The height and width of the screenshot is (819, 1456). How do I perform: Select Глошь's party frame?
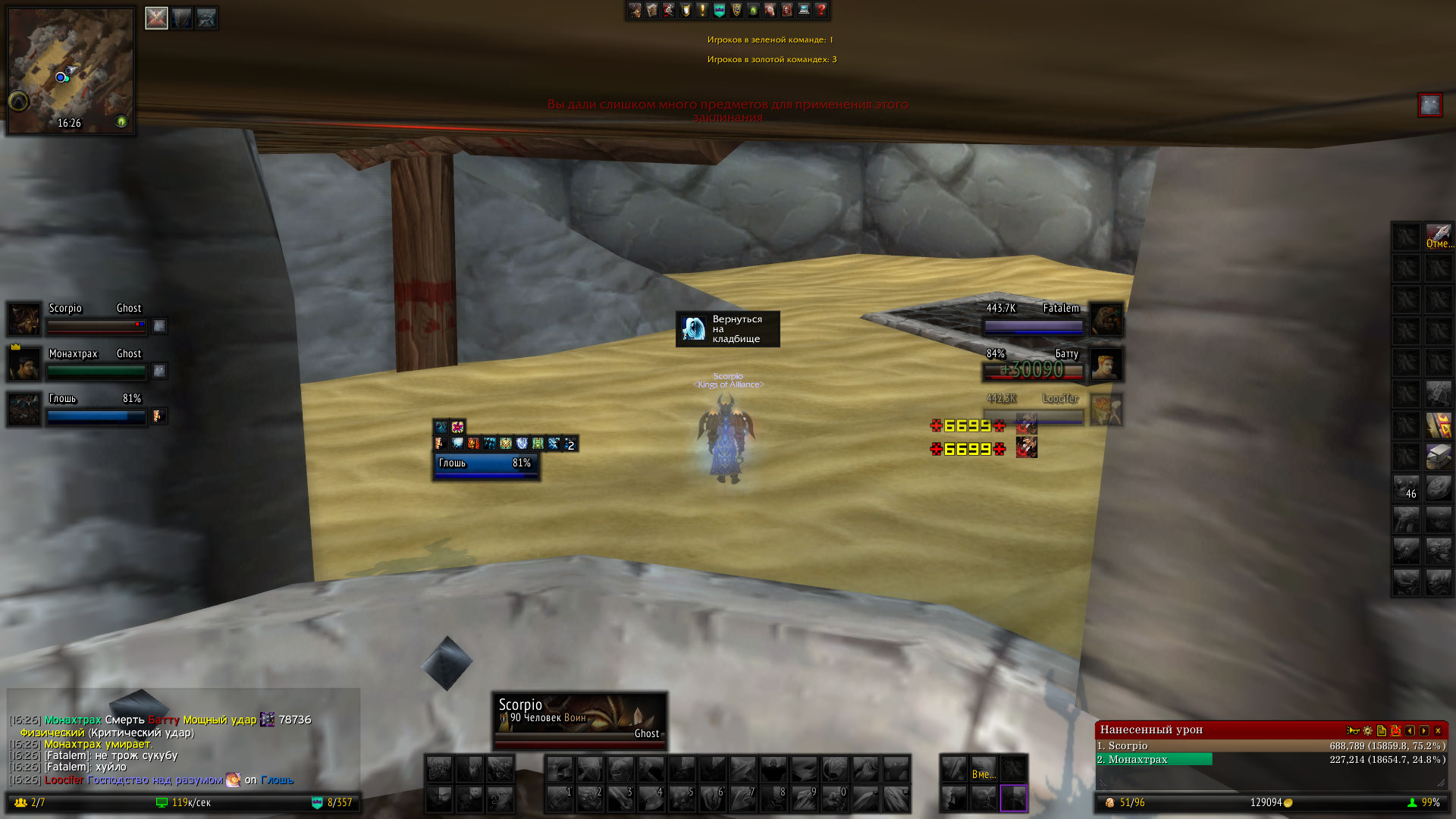coord(95,409)
